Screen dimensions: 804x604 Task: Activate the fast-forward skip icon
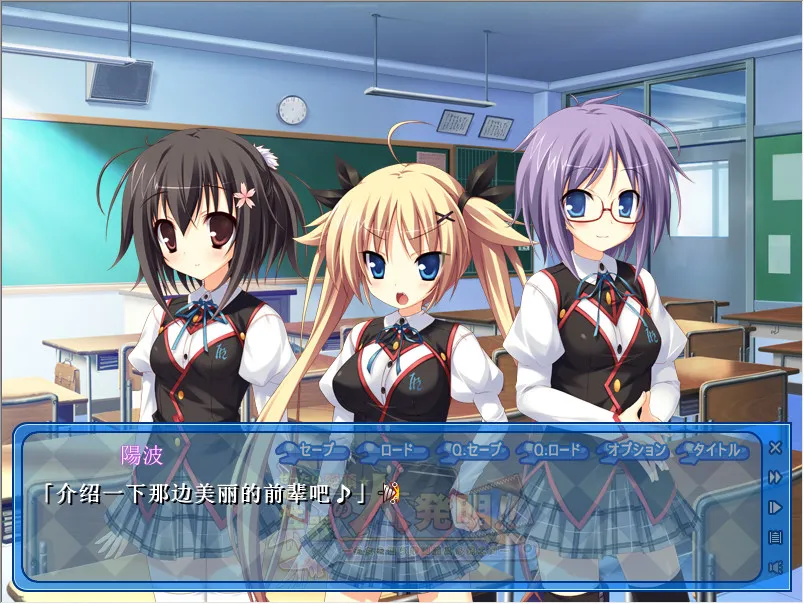tap(775, 477)
